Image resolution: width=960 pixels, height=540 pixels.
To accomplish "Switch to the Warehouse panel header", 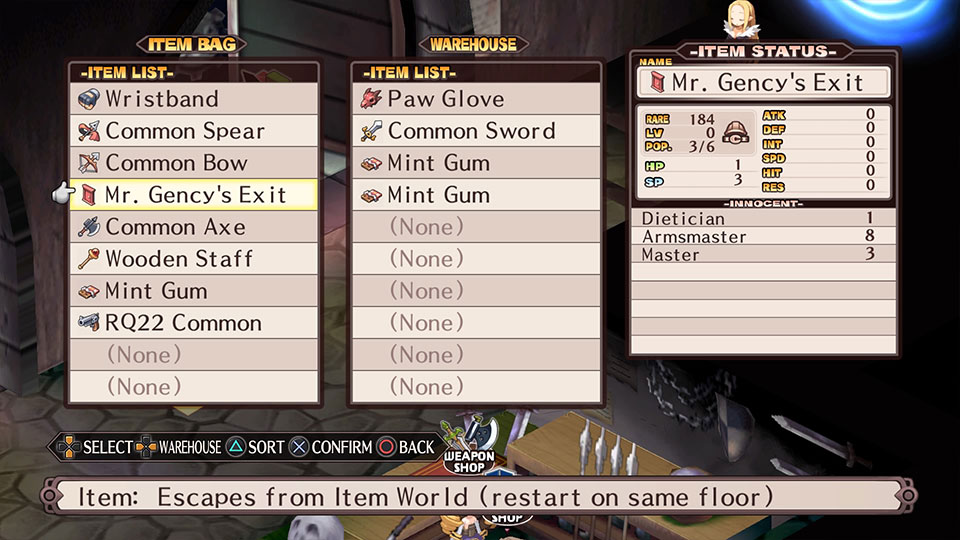I will pos(473,44).
